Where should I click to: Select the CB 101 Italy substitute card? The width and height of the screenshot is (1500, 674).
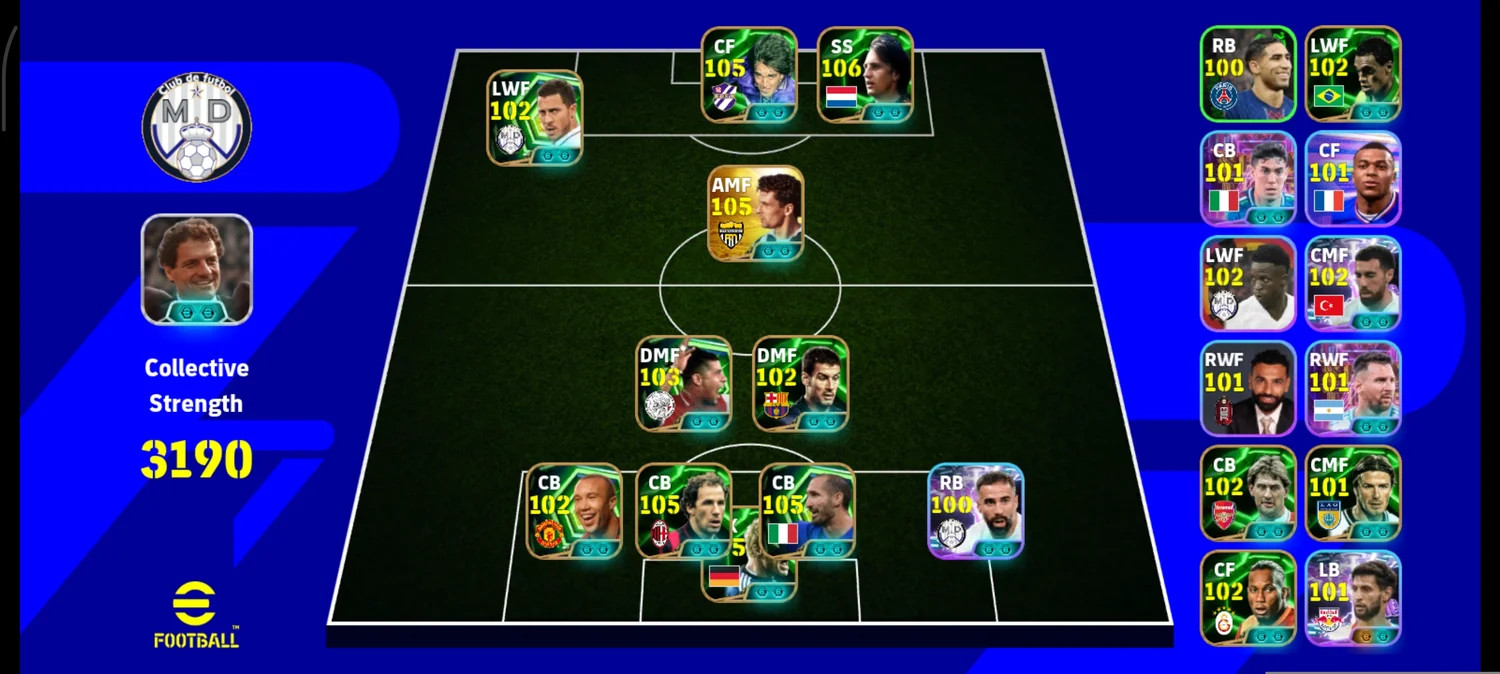(1248, 178)
